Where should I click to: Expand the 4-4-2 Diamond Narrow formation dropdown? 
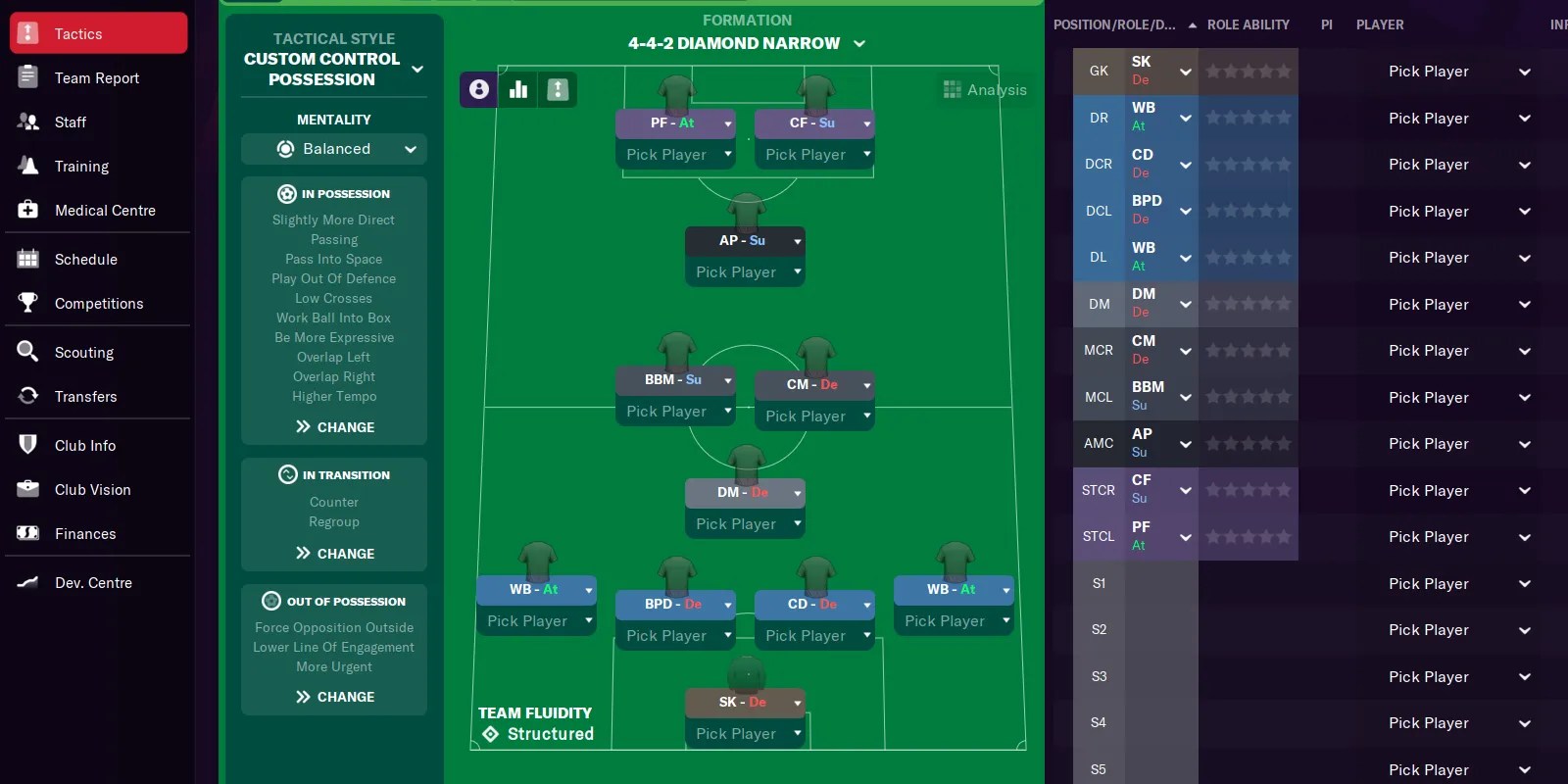(859, 43)
